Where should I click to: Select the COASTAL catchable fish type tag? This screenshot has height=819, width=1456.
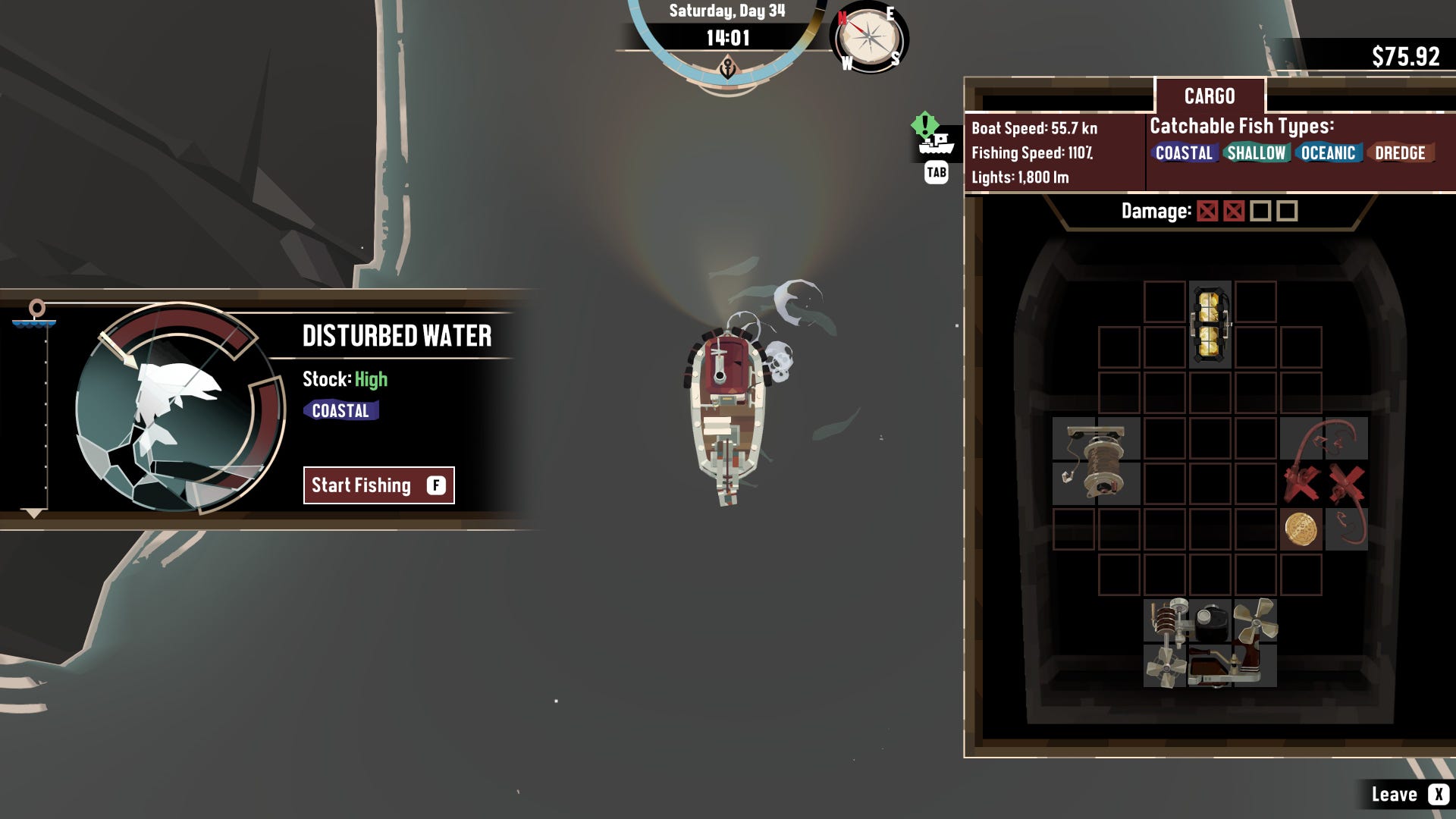point(1183,153)
